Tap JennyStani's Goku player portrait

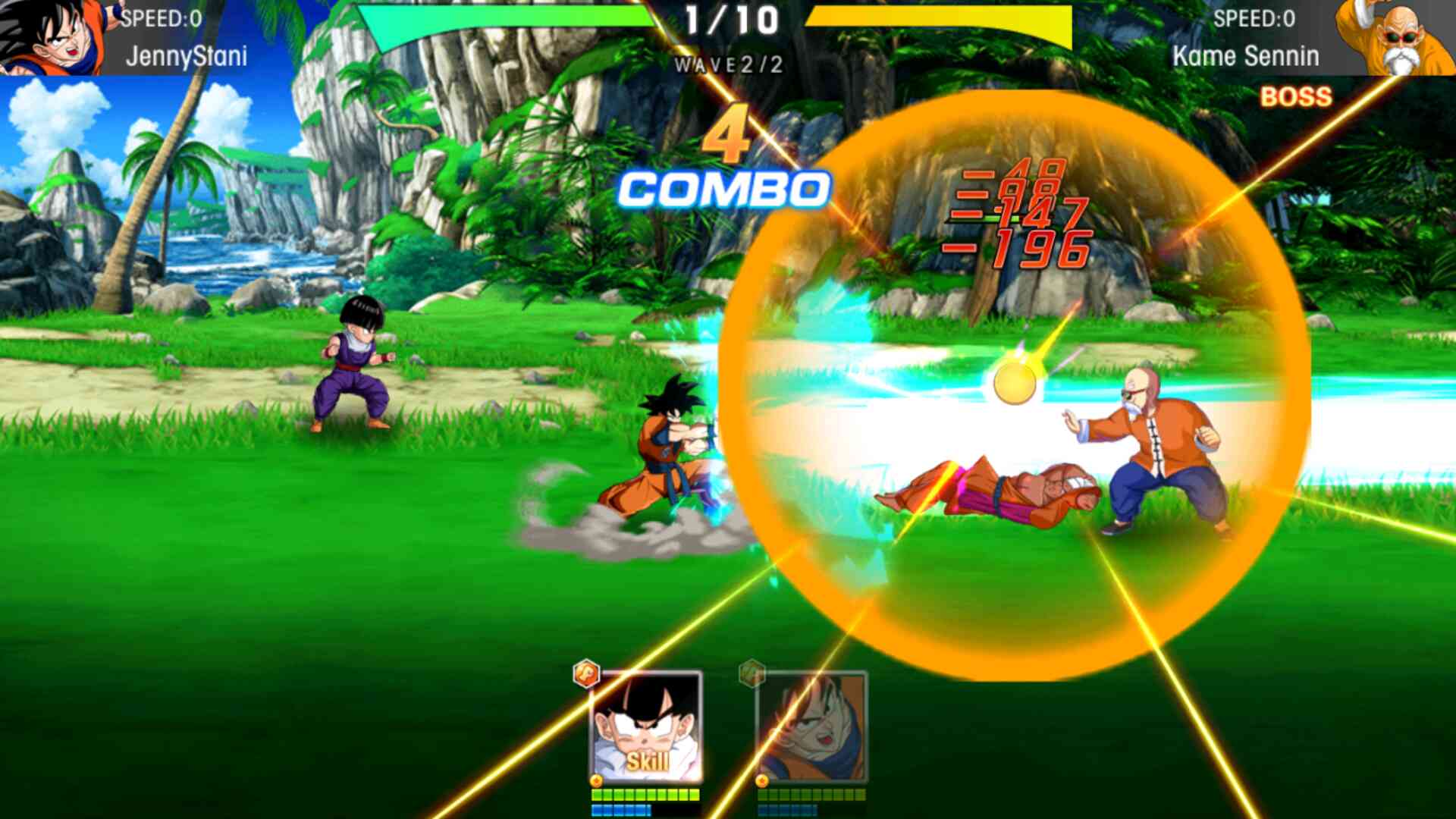(52, 36)
